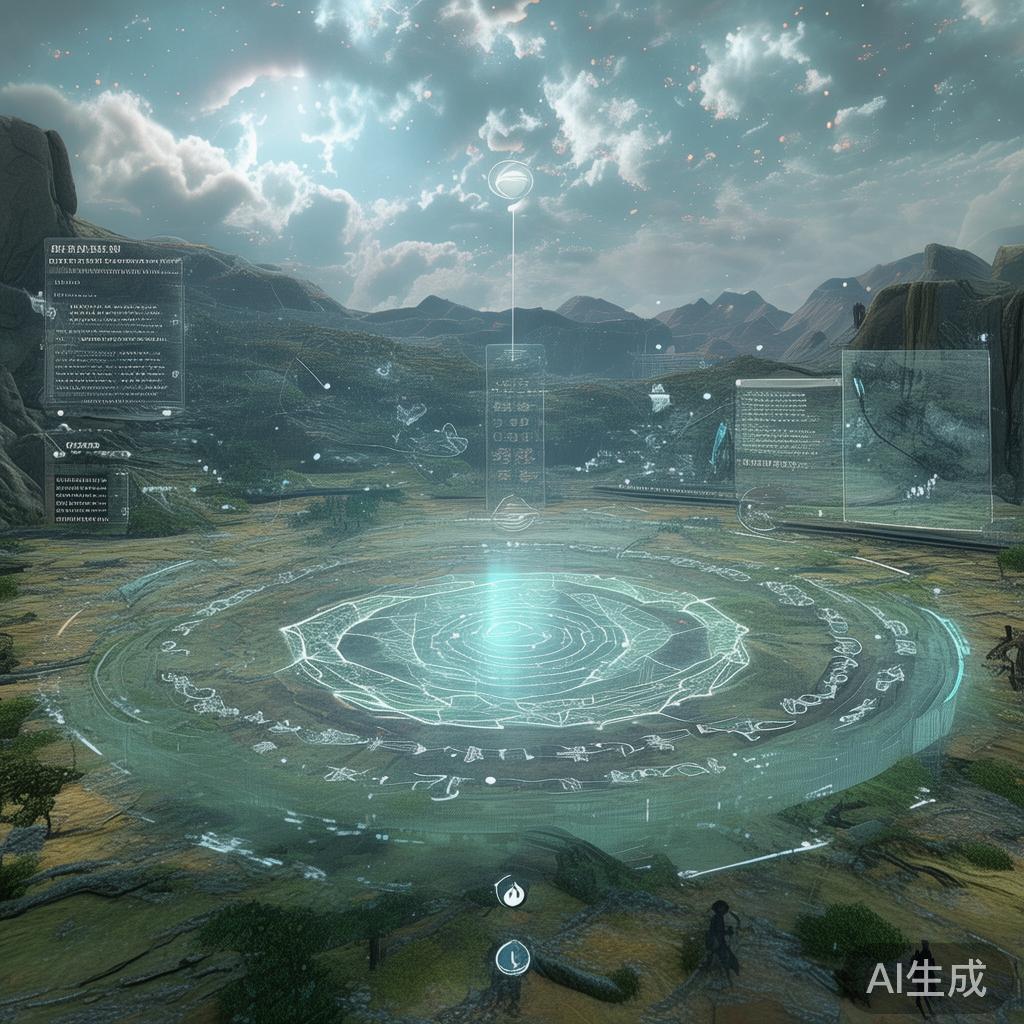Open the tall central holographic panel
The width and height of the screenshot is (1024, 1024).
tap(515, 425)
